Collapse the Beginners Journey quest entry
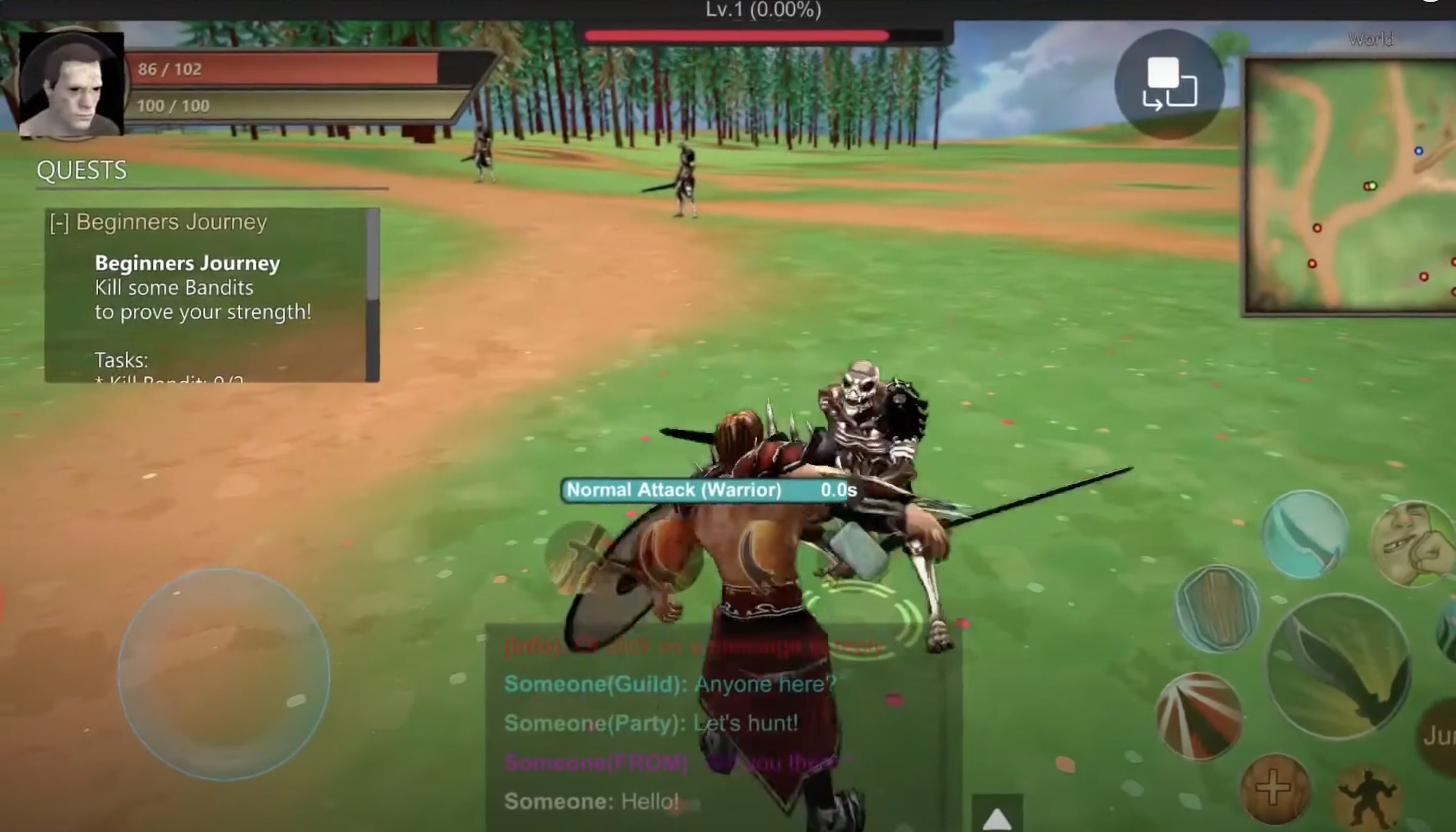The image size is (1456, 832). [x=59, y=222]
